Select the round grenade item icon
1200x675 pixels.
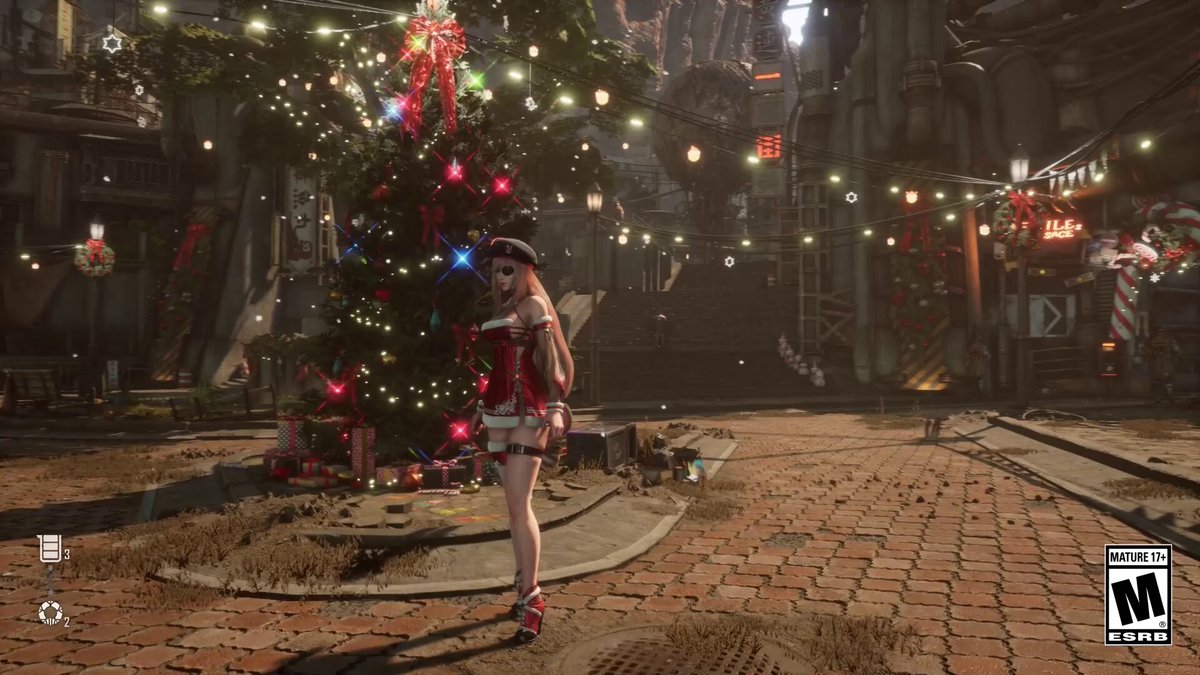coord(49,611)
